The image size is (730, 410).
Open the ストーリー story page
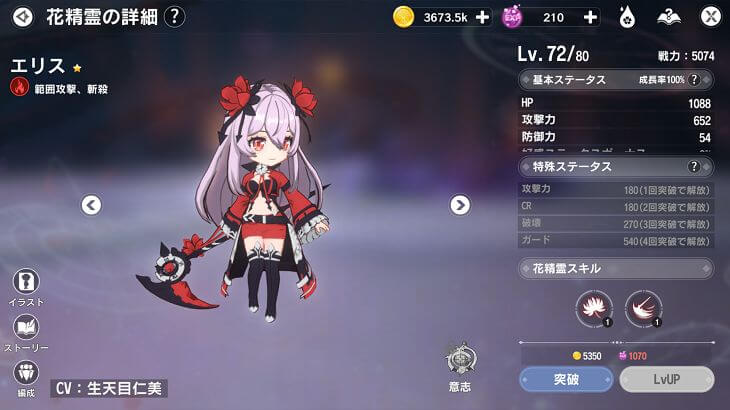pyautogui.click(x=27, y=331)
